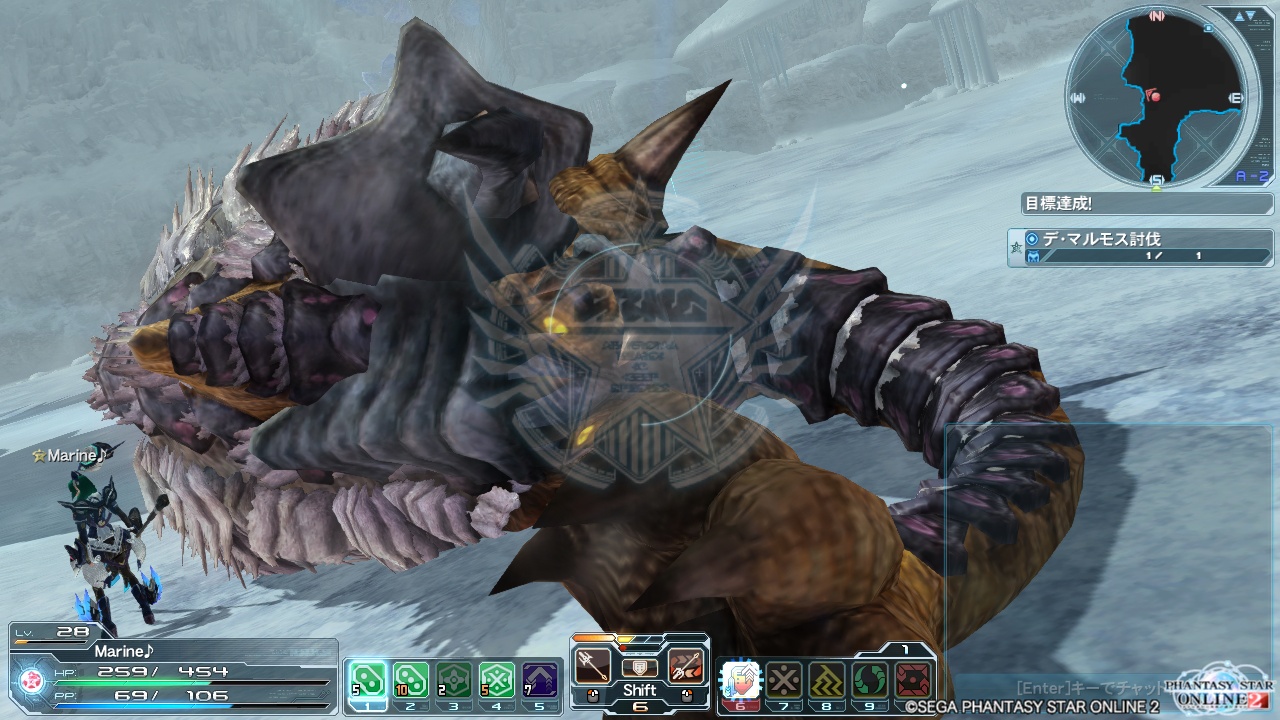Image resolution: width=1280 pixels, height=720 pixels.
Task: Select the X-shaped skill in slot 7
Action: pos(783,680)
